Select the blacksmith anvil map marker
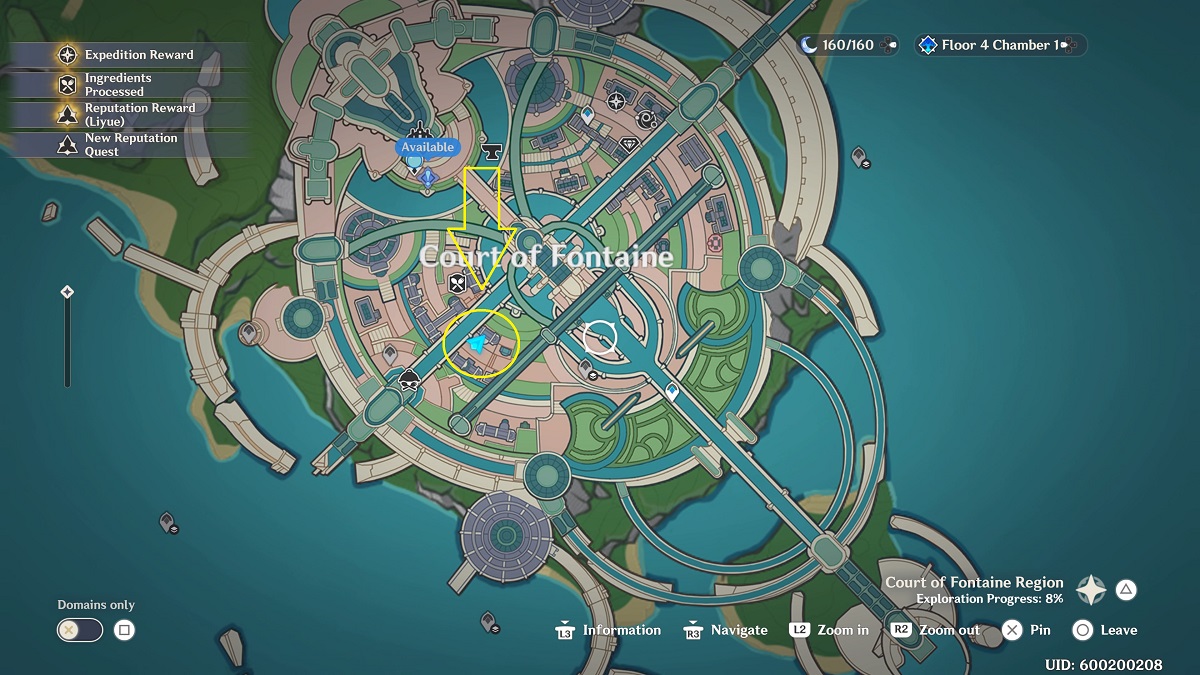The width and height of the screenshot is (1200, 675). [491, 151]
